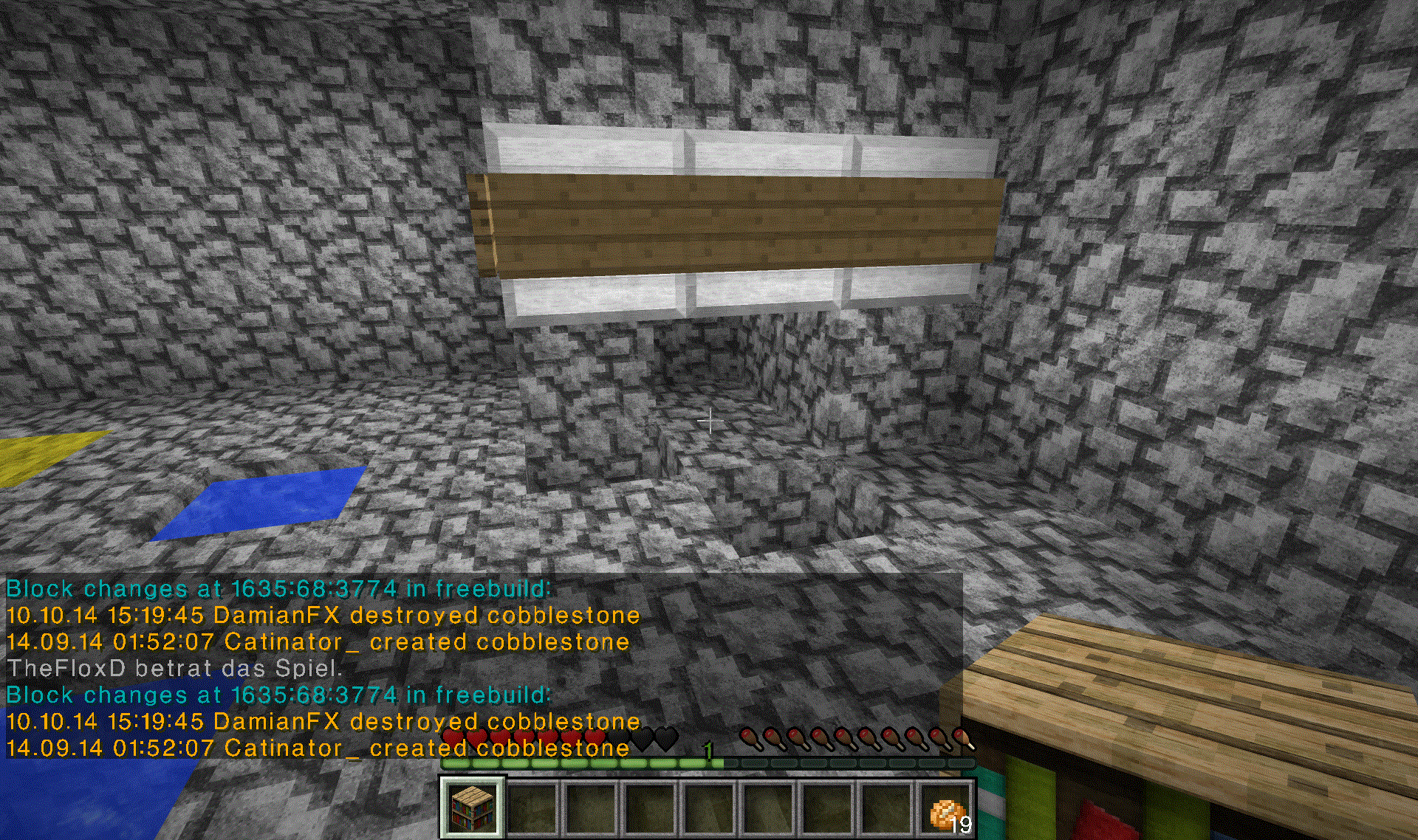1418x840 pixels.
Task: Select the bookshelf hotbar slot
Action: 473,808
